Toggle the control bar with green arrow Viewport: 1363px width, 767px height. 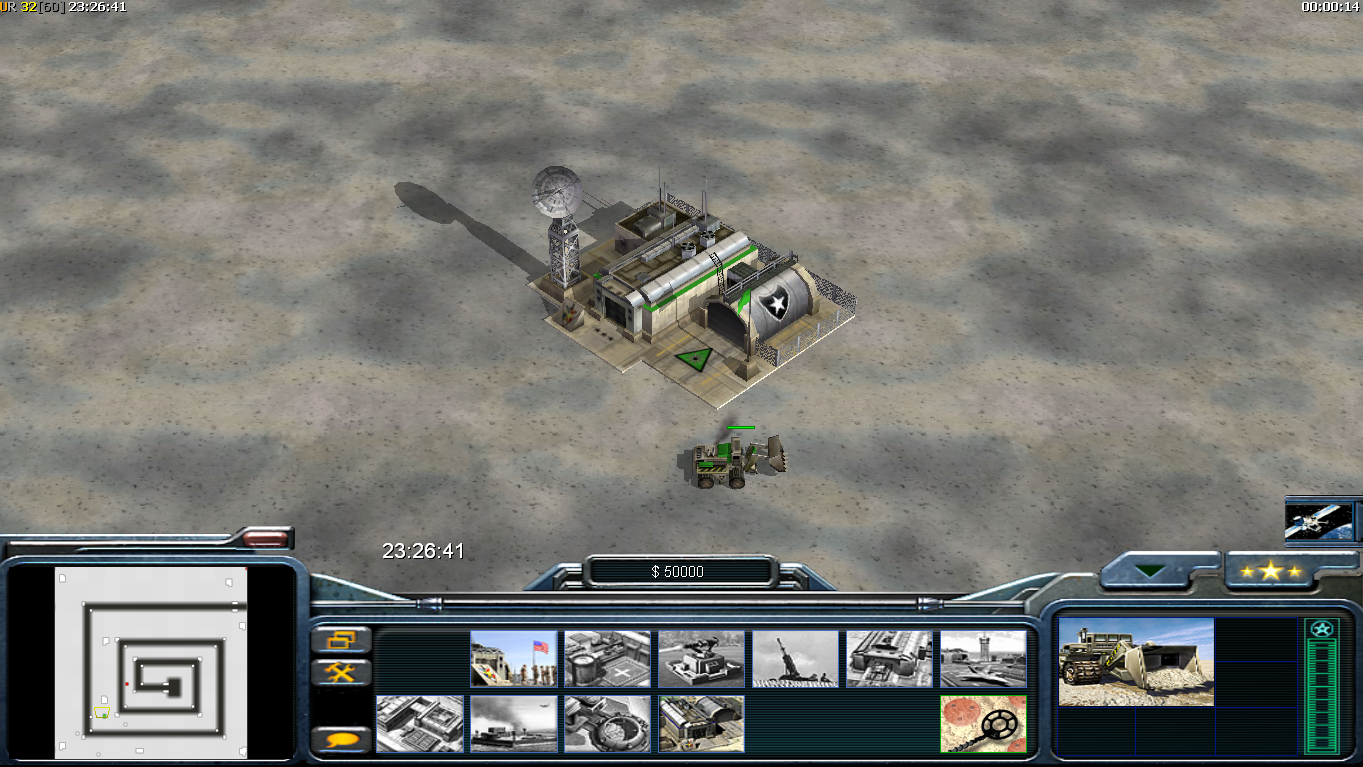tap(1149, 571)
